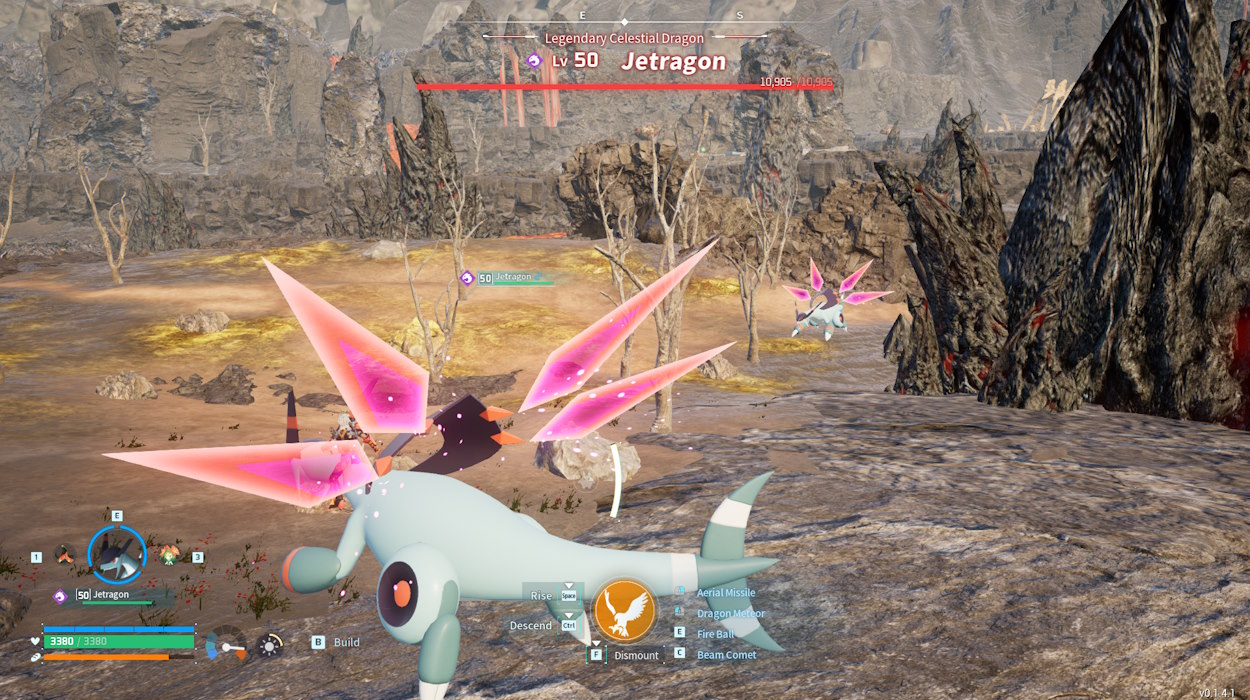Select the Descend flight control
This screenshot has width=1250, height=700.
tap(531, 626)
